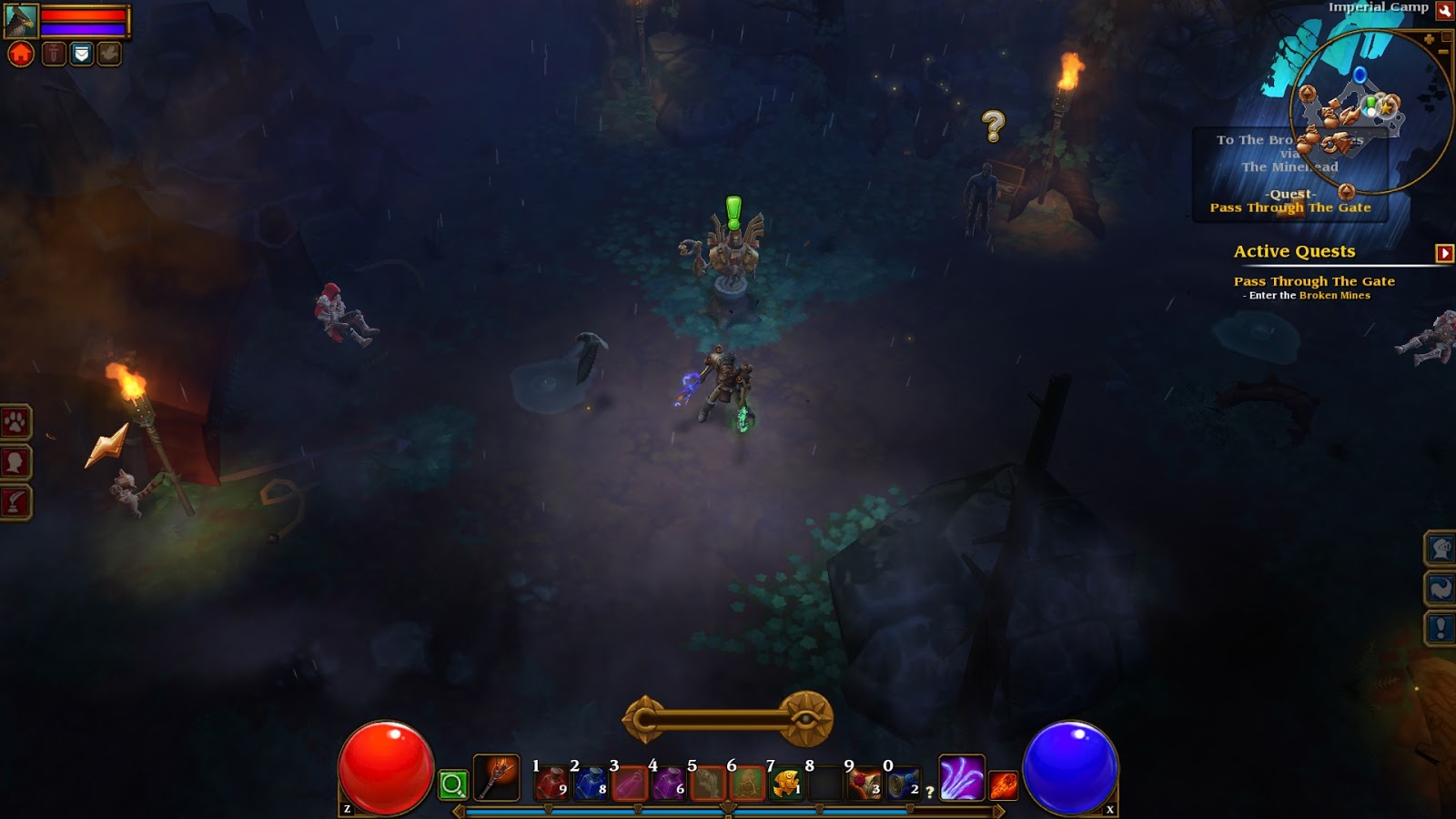Open the inventory bag icon
Image resolution: width=1456 pixels, height=819 pixels.
click(81, 53)
